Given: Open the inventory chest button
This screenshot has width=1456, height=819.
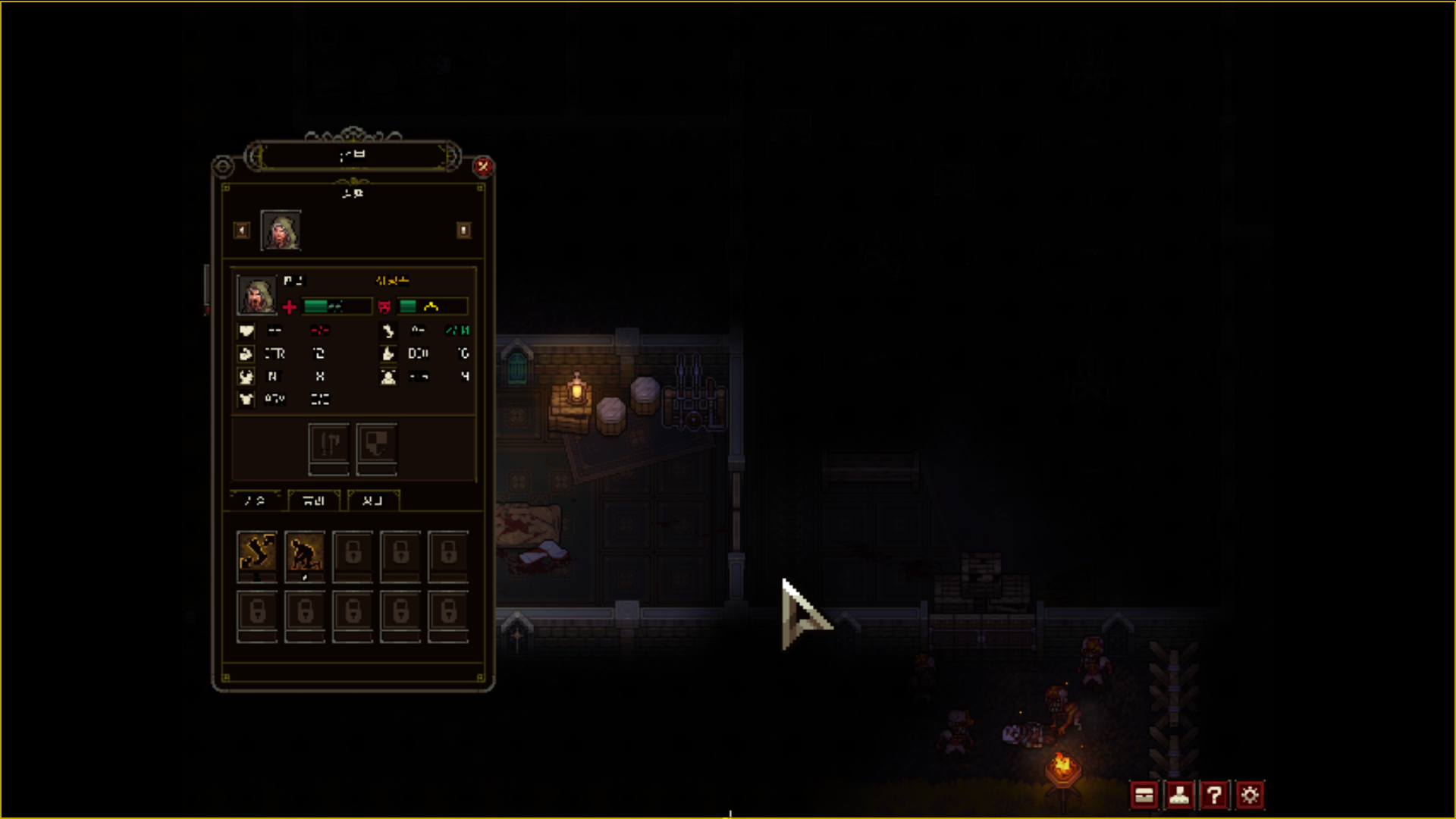Looking at the screenshot, I should point(1144,795).
